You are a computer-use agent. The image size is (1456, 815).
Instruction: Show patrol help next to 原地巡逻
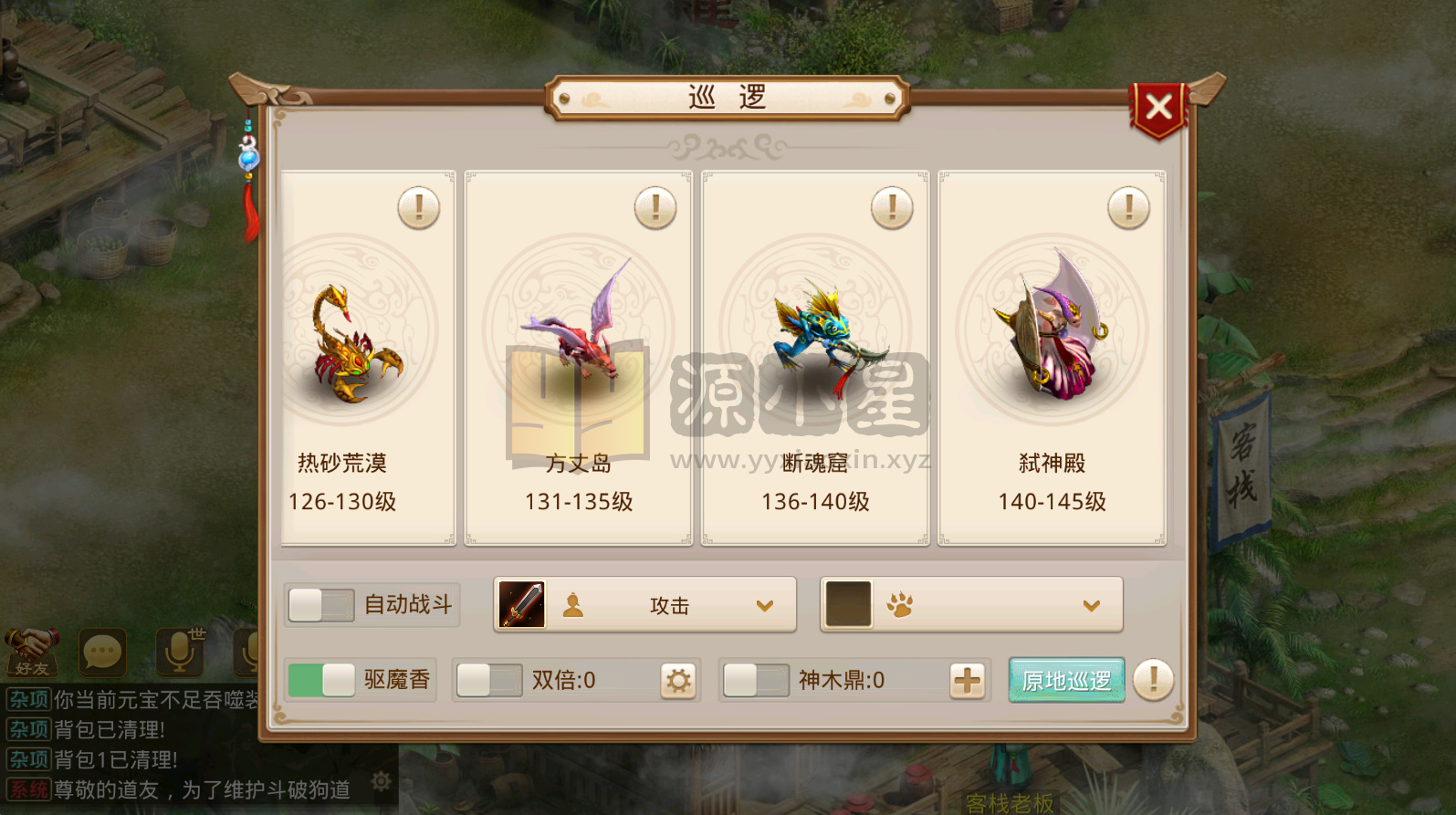1153,680
